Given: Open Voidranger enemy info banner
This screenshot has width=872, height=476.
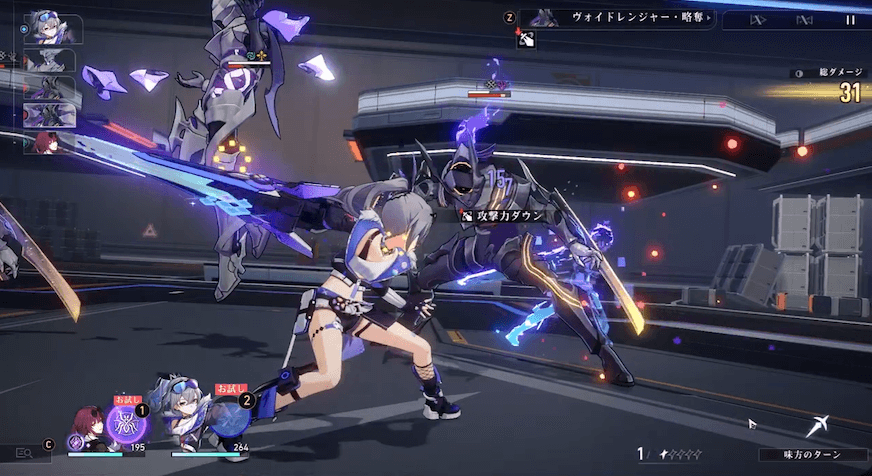Looking at the screenshot, I should click(622, 18).
